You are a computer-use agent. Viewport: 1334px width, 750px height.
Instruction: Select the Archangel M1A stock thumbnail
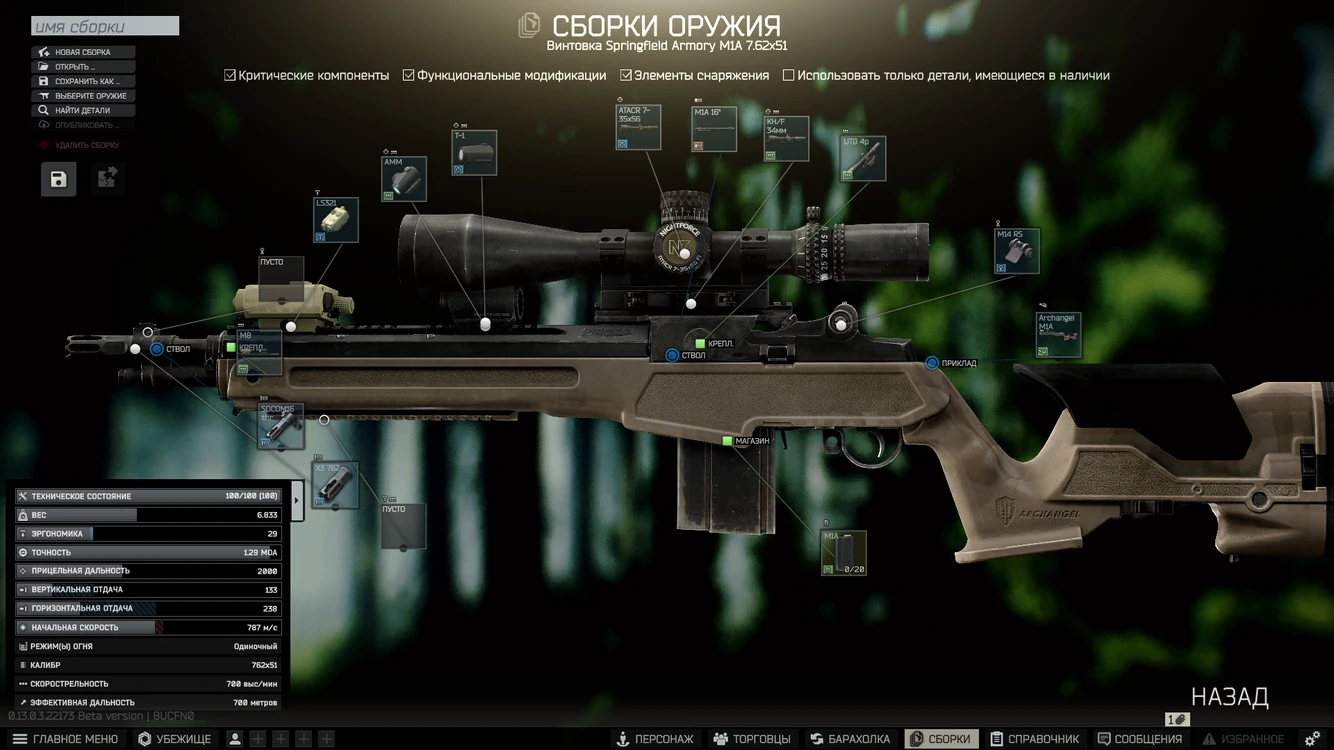tap(1059, 334)
